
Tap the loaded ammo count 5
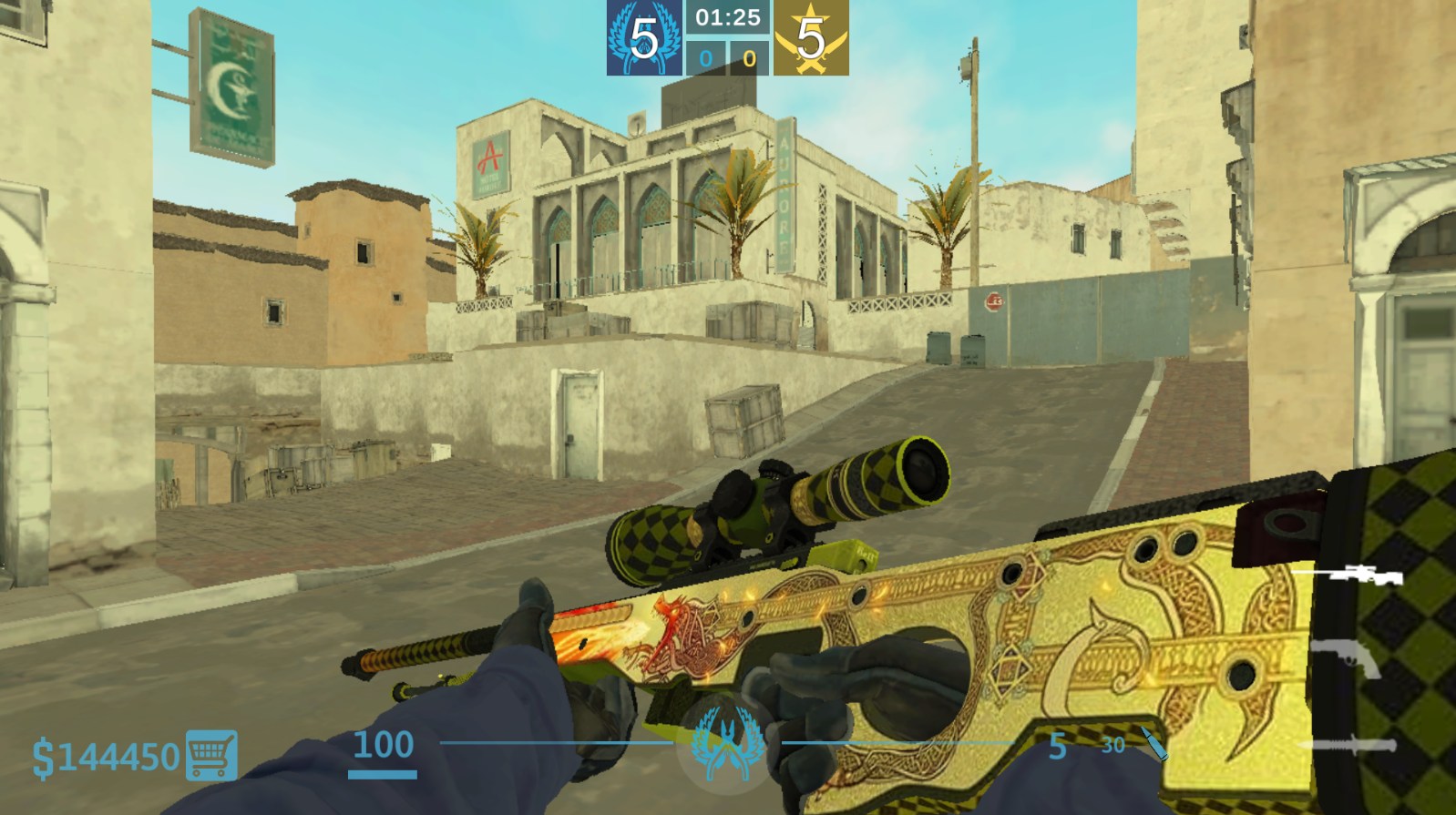click(x=1057, y=744)
